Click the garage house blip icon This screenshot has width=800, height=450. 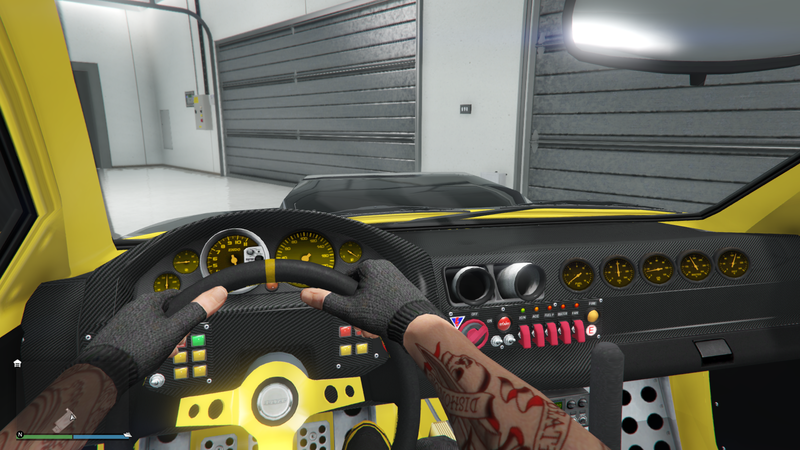coord(17,363)
